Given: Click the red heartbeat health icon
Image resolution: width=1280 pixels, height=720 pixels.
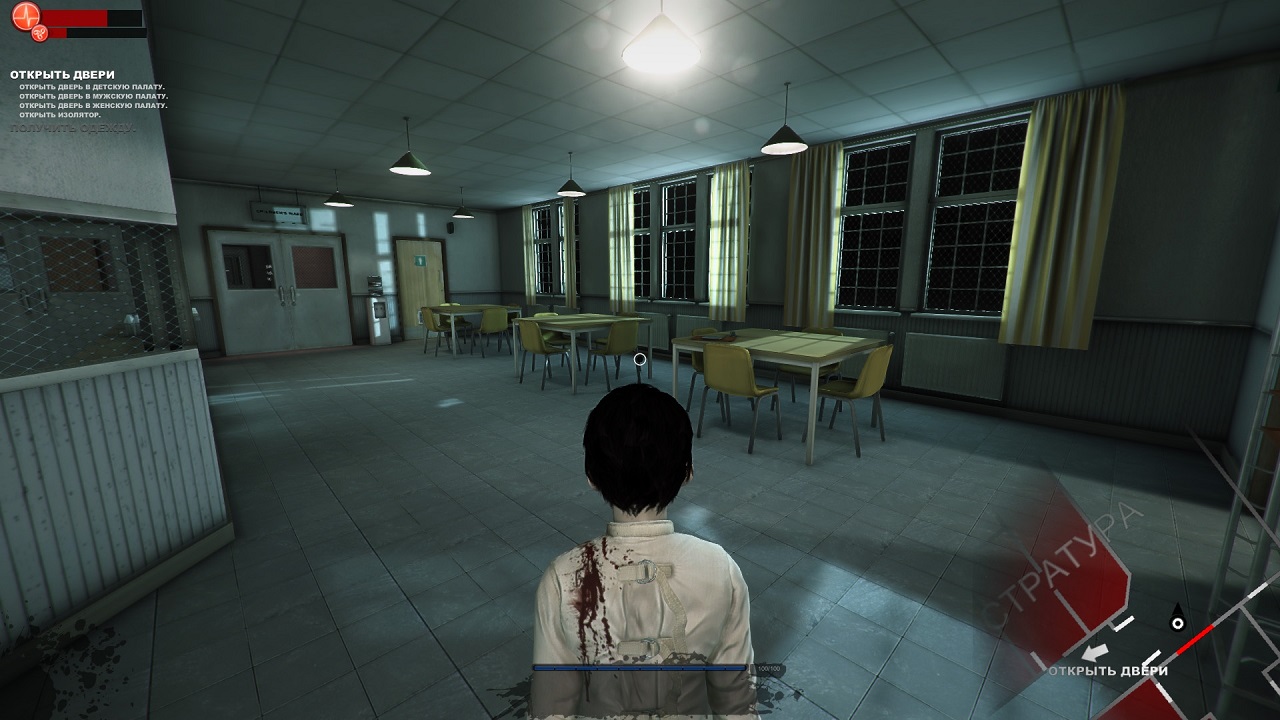Looking at the screenshot, I should (x=25, y=17).
